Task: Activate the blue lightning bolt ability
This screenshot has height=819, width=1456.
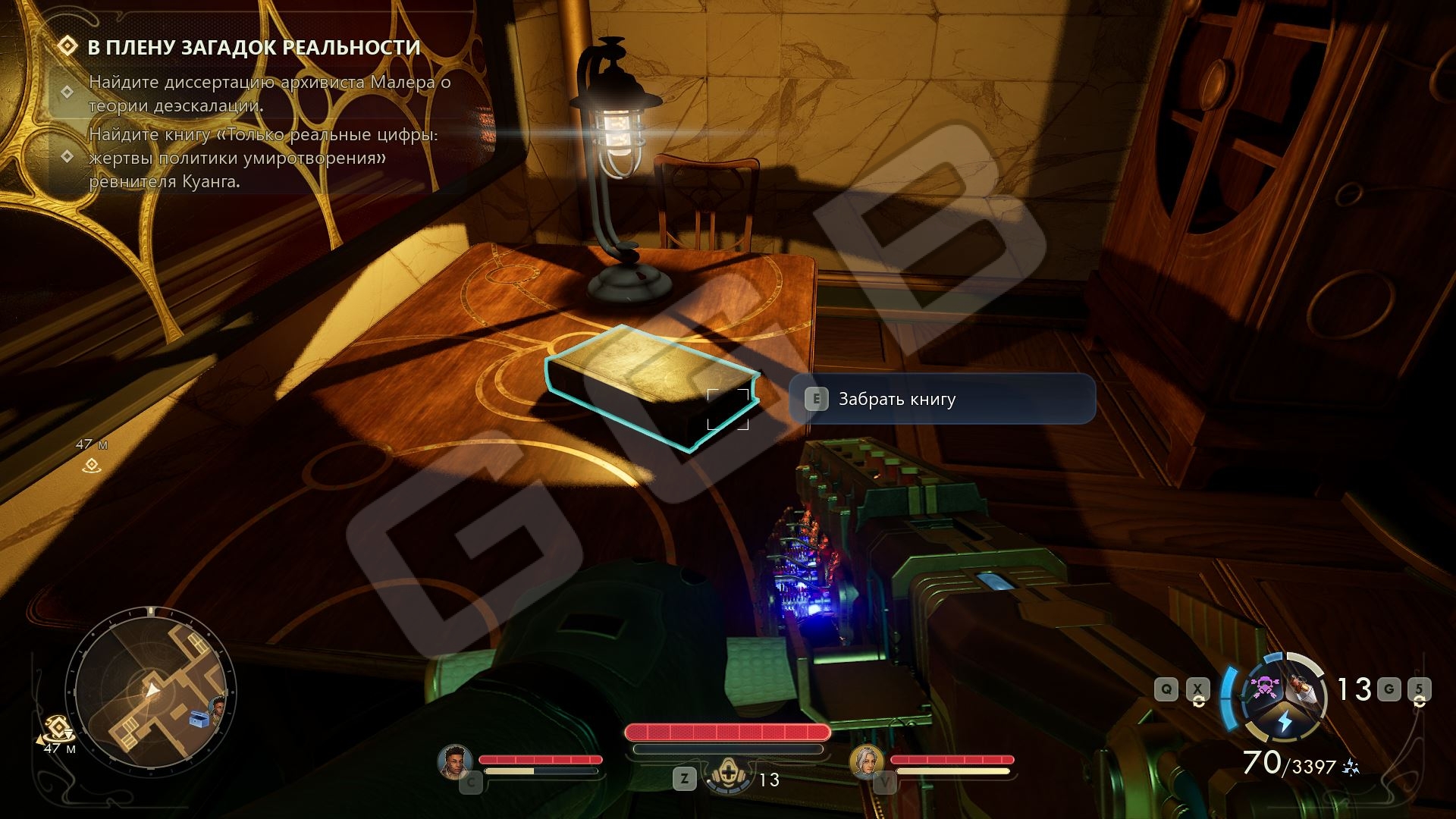Action: pos(1285,721)
